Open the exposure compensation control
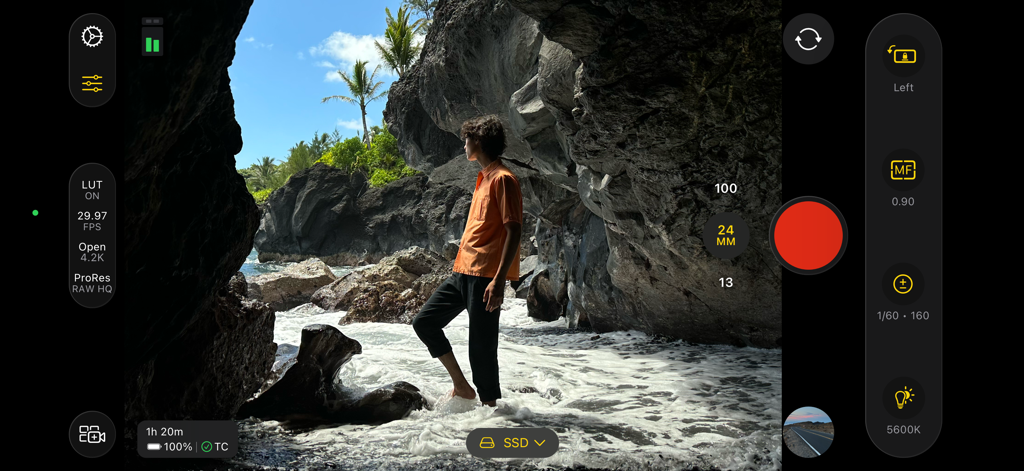 coord(903,285)
